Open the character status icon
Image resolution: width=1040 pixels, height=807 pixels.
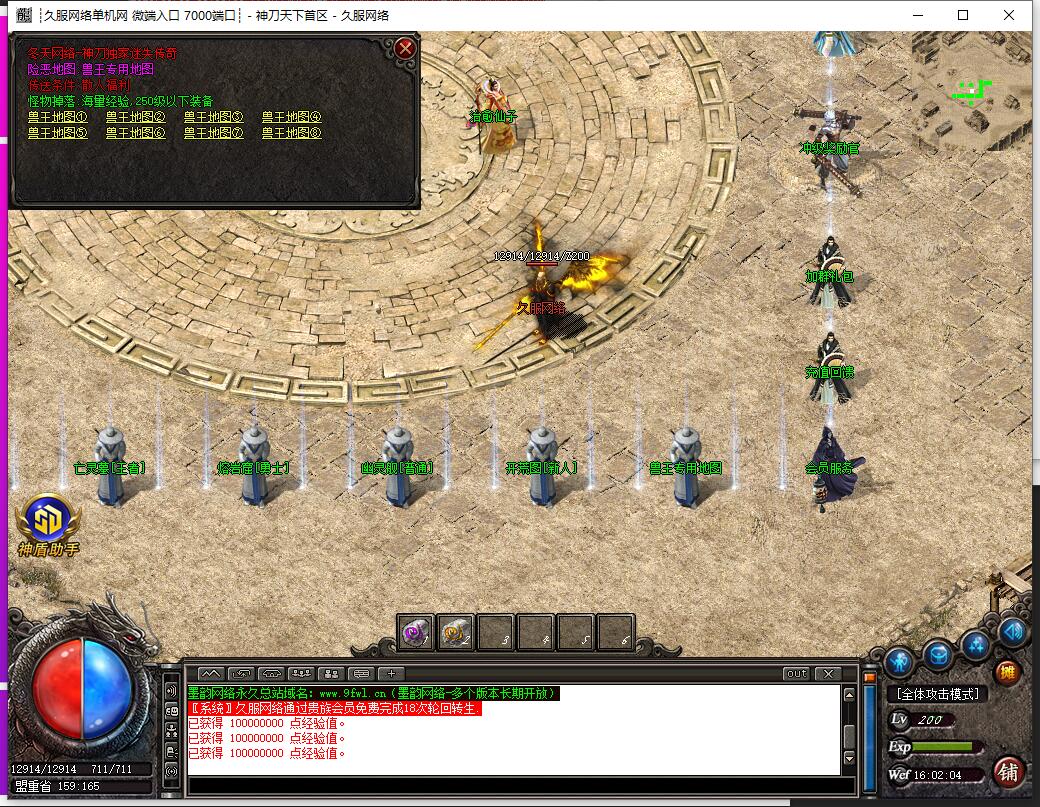pos(899,660)
